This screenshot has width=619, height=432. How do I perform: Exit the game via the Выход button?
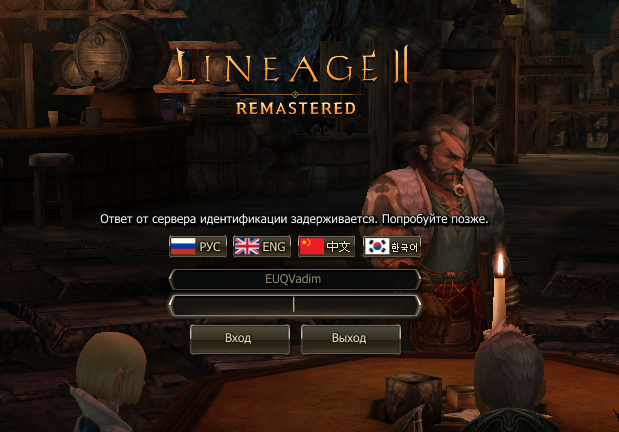coord(350,338)
